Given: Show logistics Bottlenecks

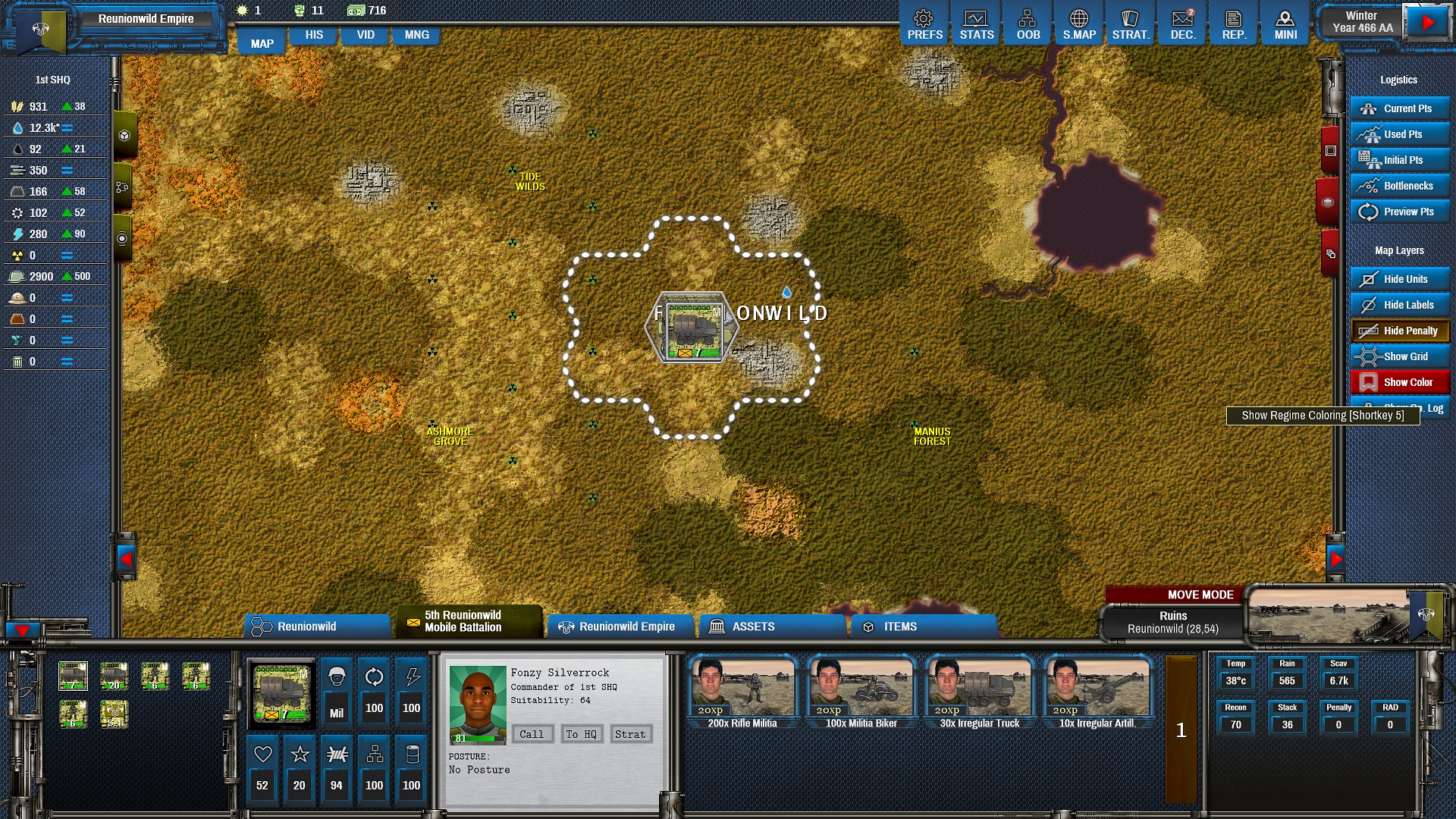Looking at the screenshot, I should 1399,186.
